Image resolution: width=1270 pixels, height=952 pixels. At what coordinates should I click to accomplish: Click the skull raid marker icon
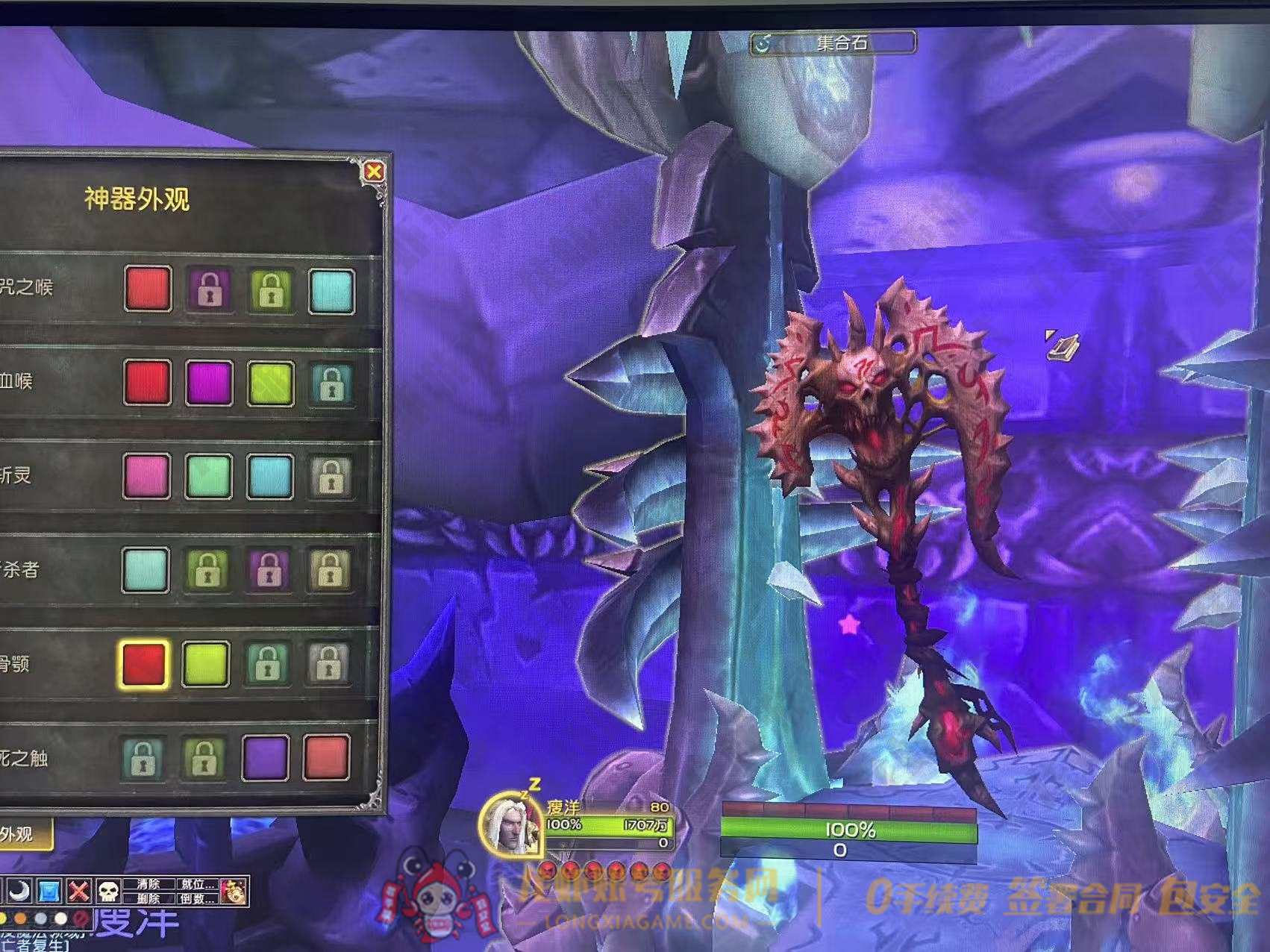pyautogui.click(x=109, y=891)
